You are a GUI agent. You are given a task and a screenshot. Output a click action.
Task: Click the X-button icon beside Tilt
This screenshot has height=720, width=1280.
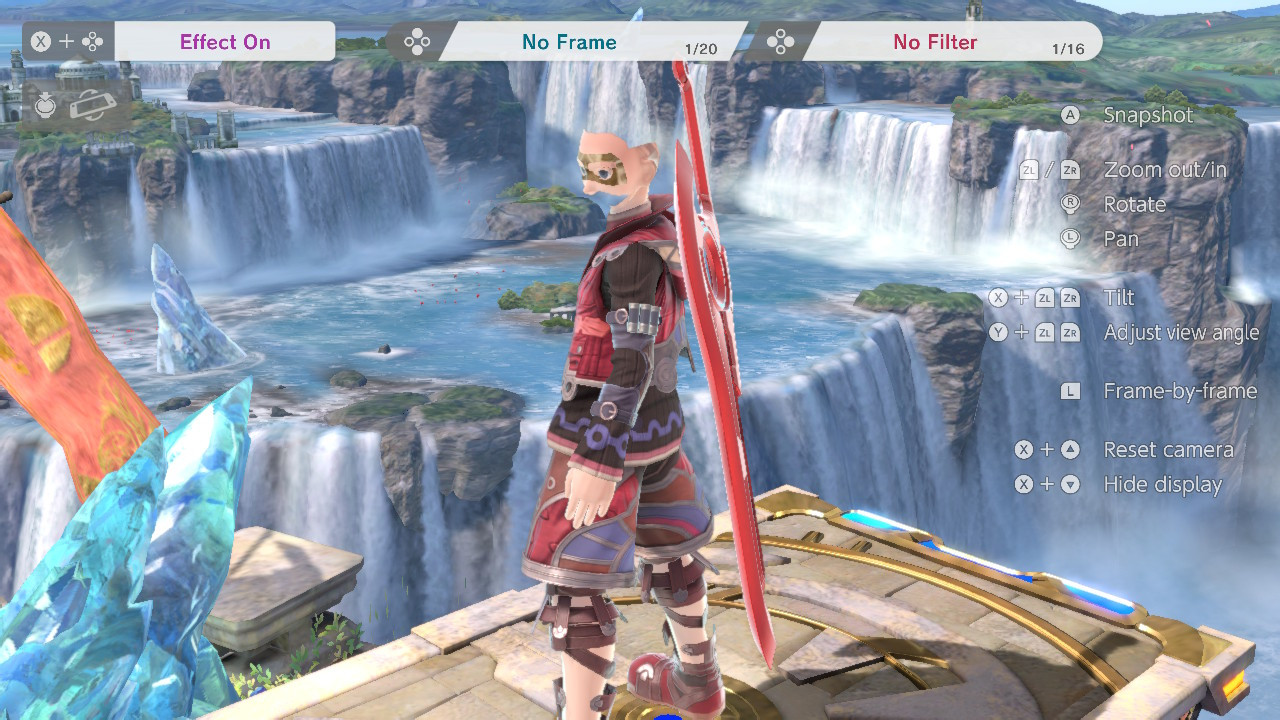pyautogui.click(x=1000, y=297)
